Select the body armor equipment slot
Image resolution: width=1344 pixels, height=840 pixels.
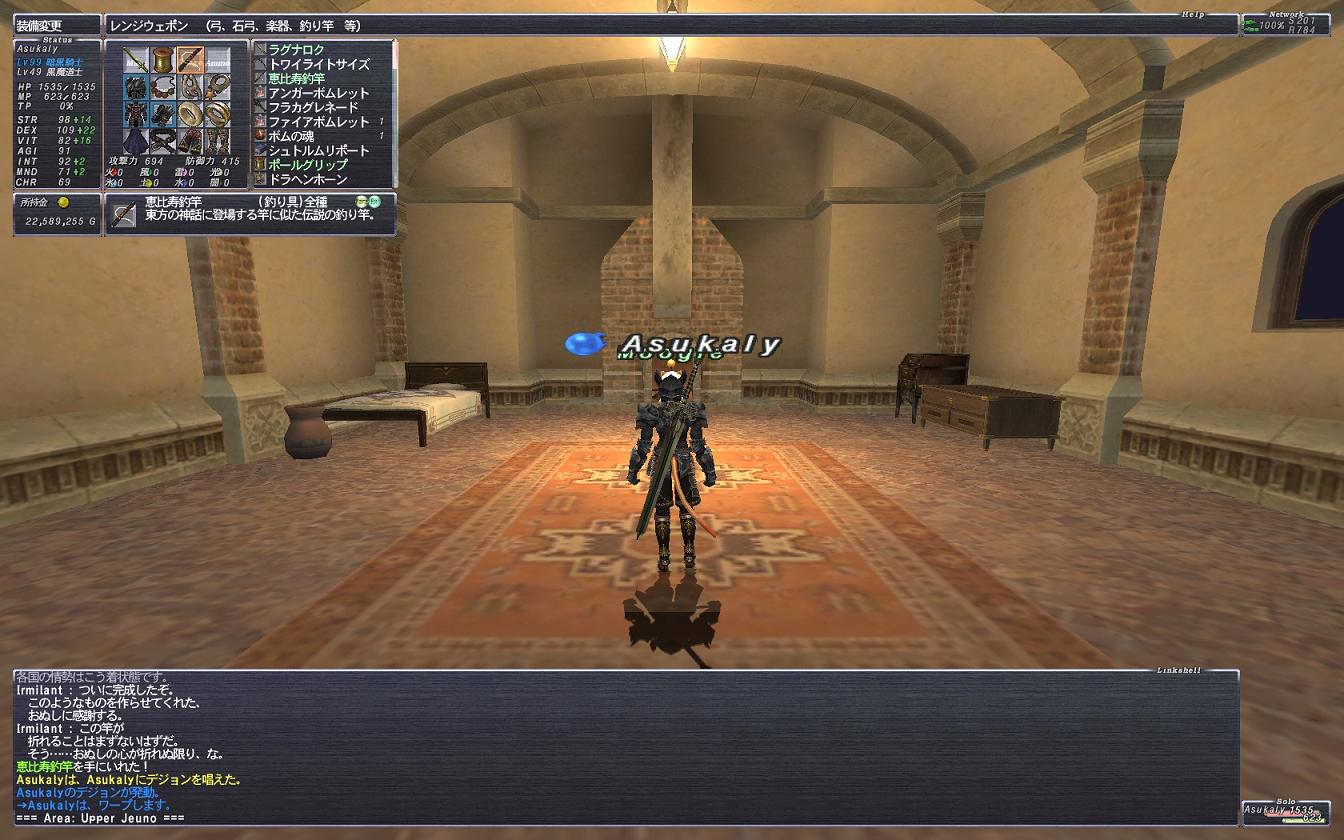pyautogui.click(x=137, y=113)
